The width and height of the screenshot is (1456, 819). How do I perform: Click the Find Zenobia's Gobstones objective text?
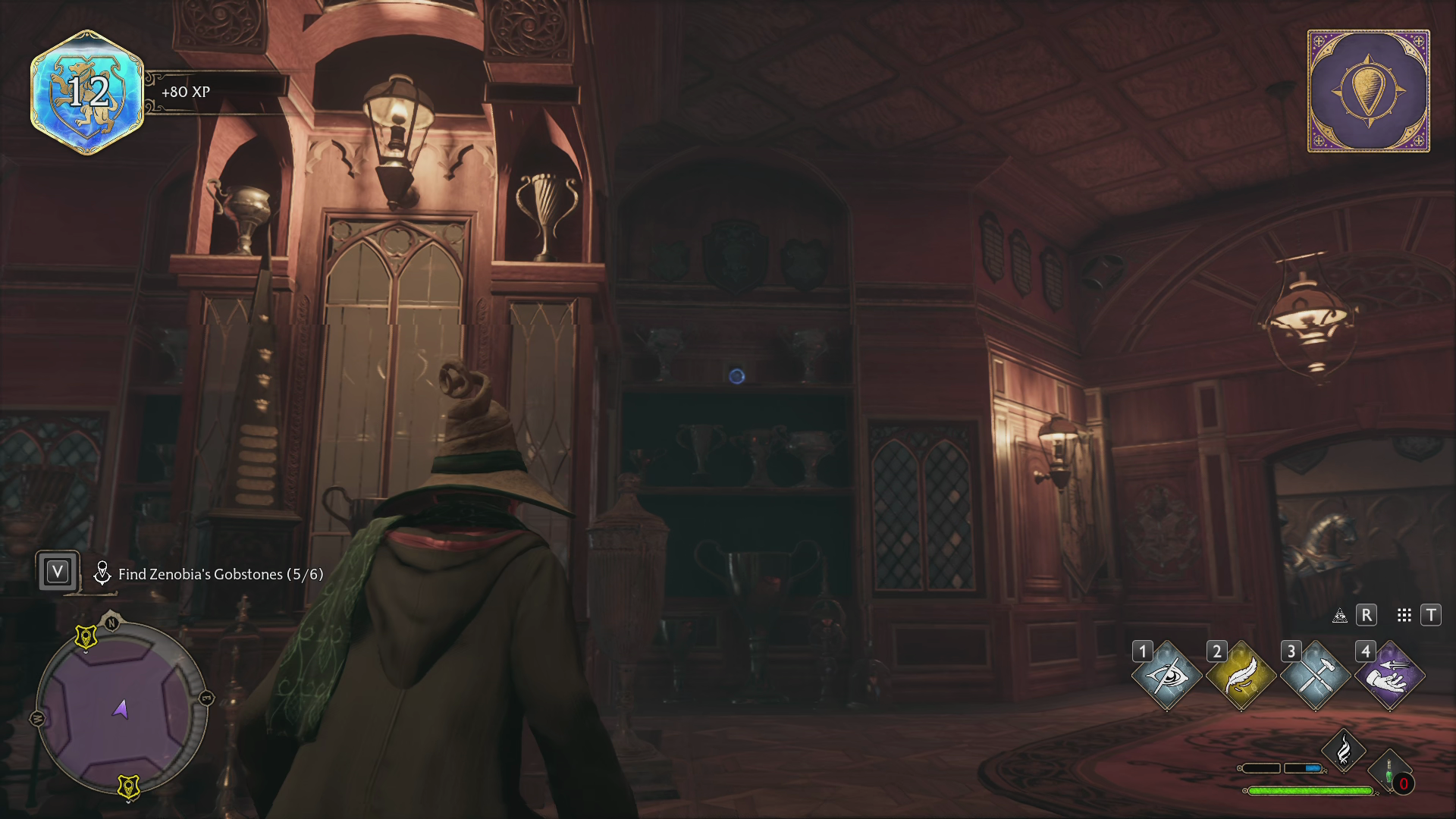coord(220,575)
